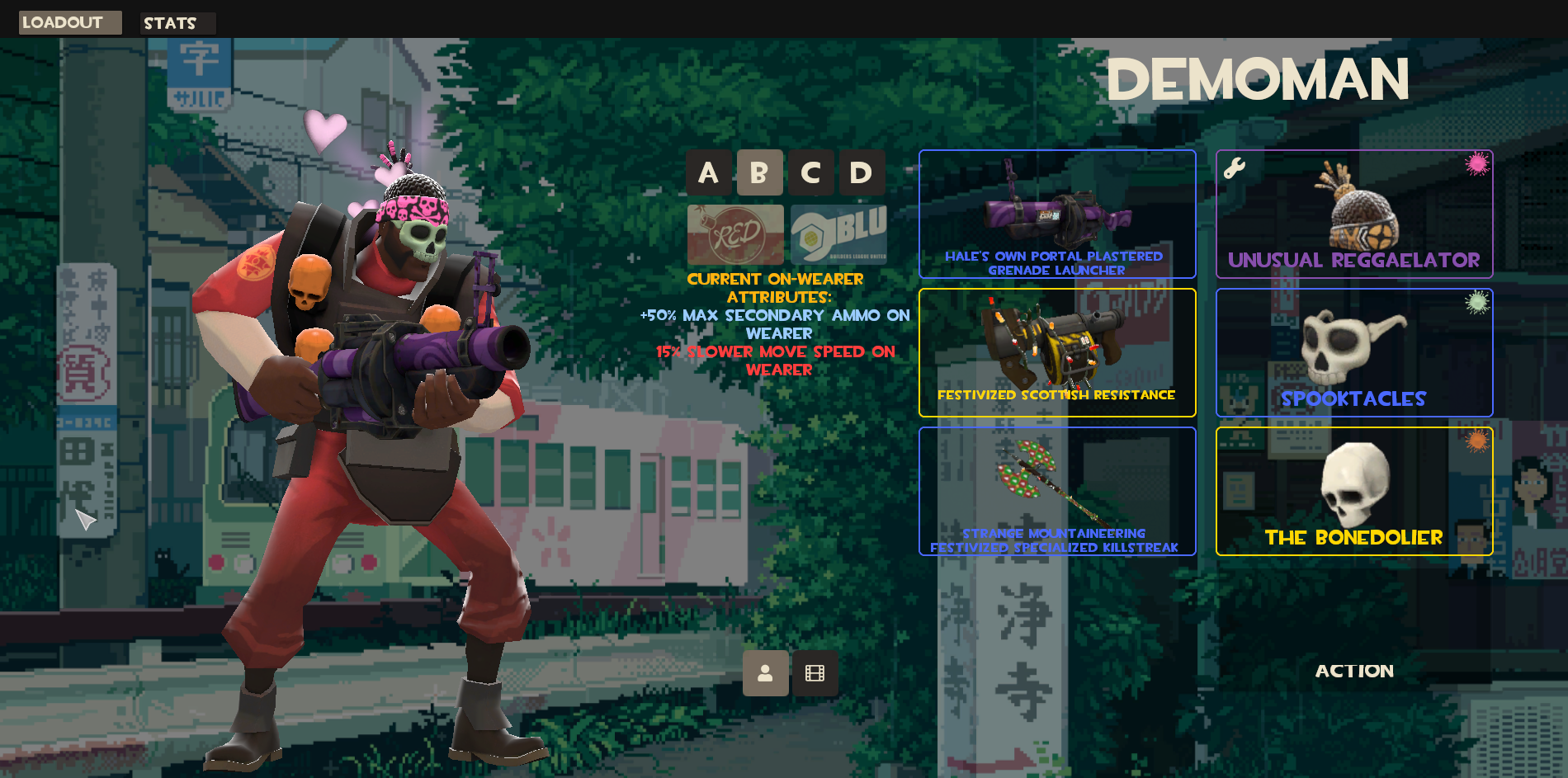The width and height of the screenshot is (1568, 778).
Task: Show the character model view
Action: pos(765,673)
